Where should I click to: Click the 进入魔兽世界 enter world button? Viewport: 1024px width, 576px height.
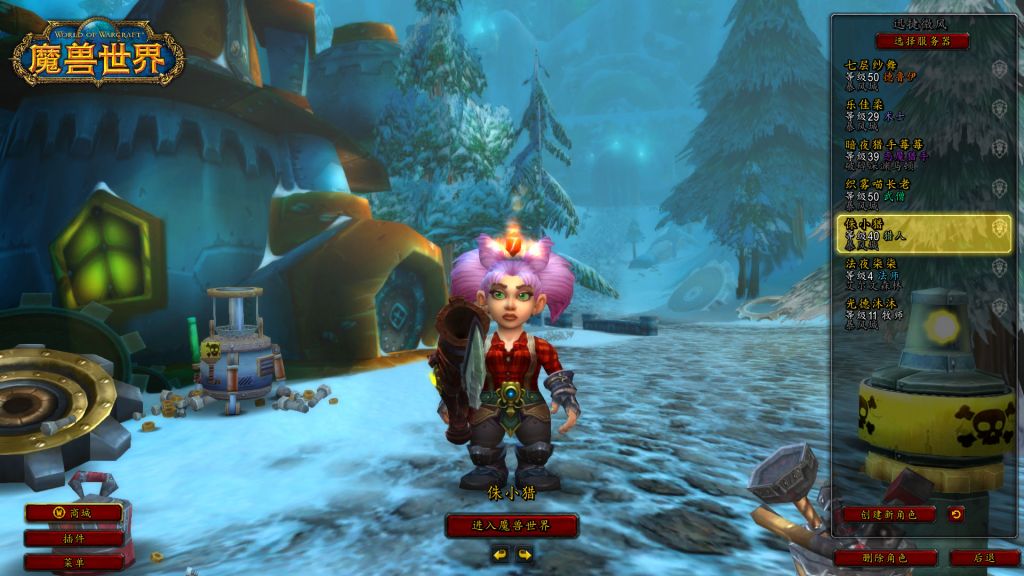pyautogui.click(x=511, y=525)
